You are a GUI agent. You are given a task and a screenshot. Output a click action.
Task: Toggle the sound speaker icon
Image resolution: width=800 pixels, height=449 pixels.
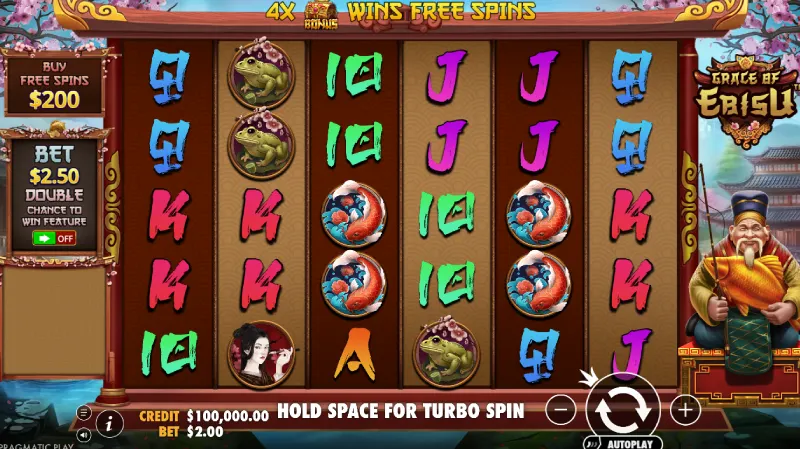(84, 435)
